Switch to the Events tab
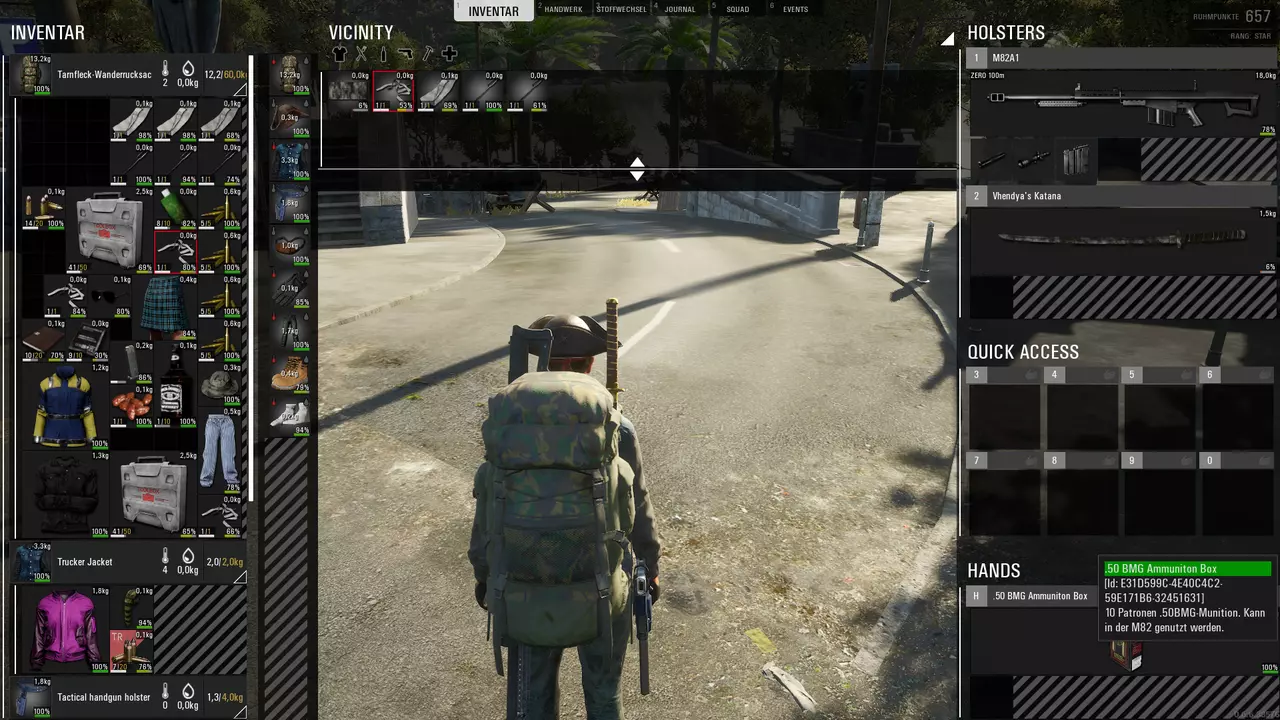 [x=795, y=10]
